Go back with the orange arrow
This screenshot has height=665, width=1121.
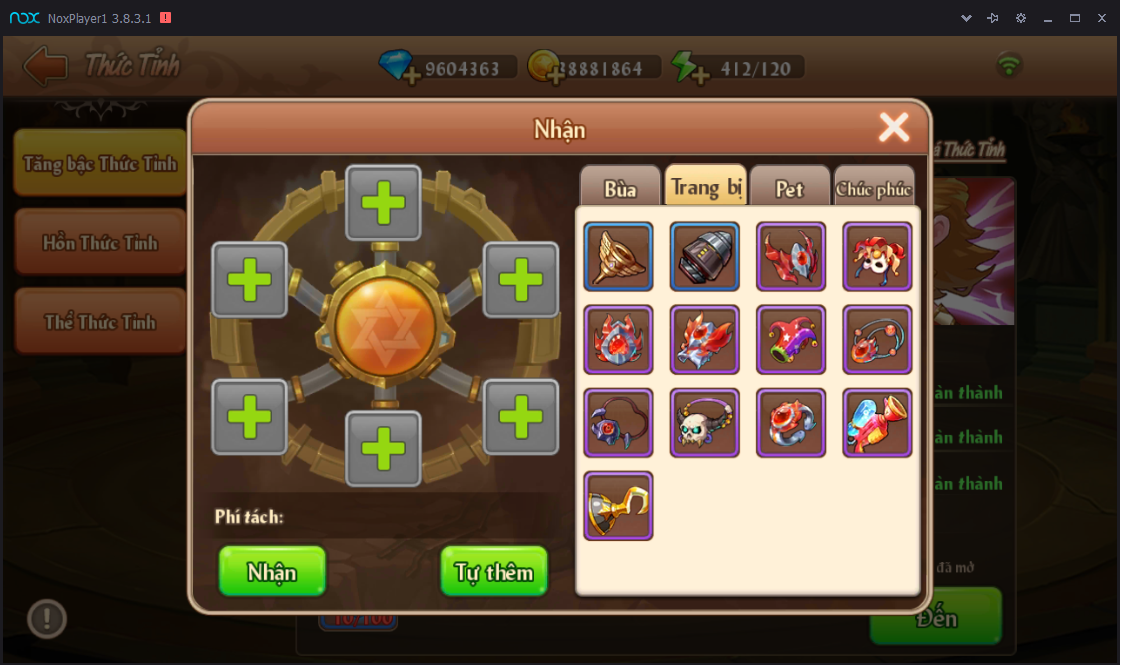click(x=45, y=67)
